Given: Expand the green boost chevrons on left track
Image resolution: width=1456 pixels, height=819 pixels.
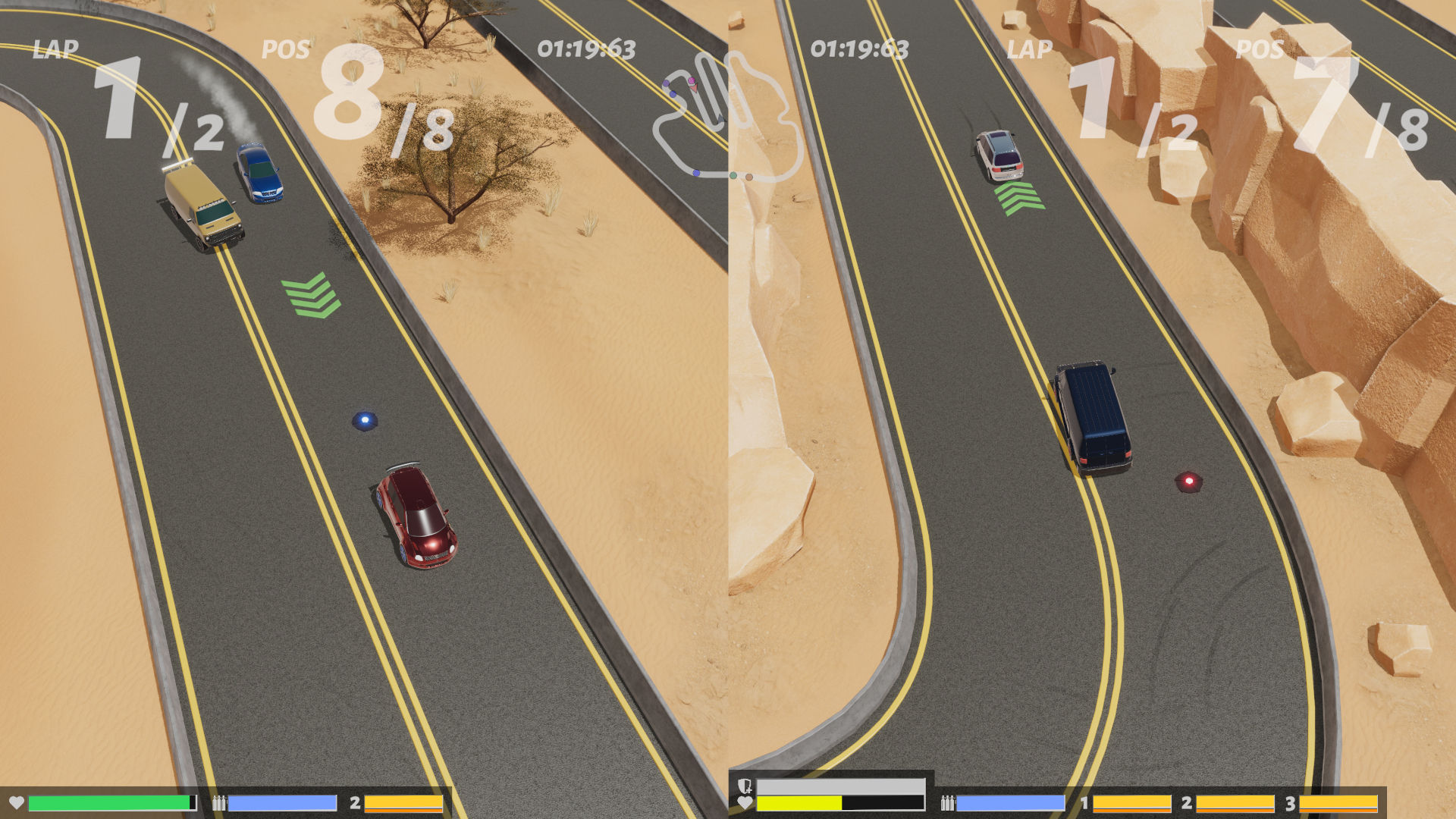Looking at the screenshot, I should (310, 294).
